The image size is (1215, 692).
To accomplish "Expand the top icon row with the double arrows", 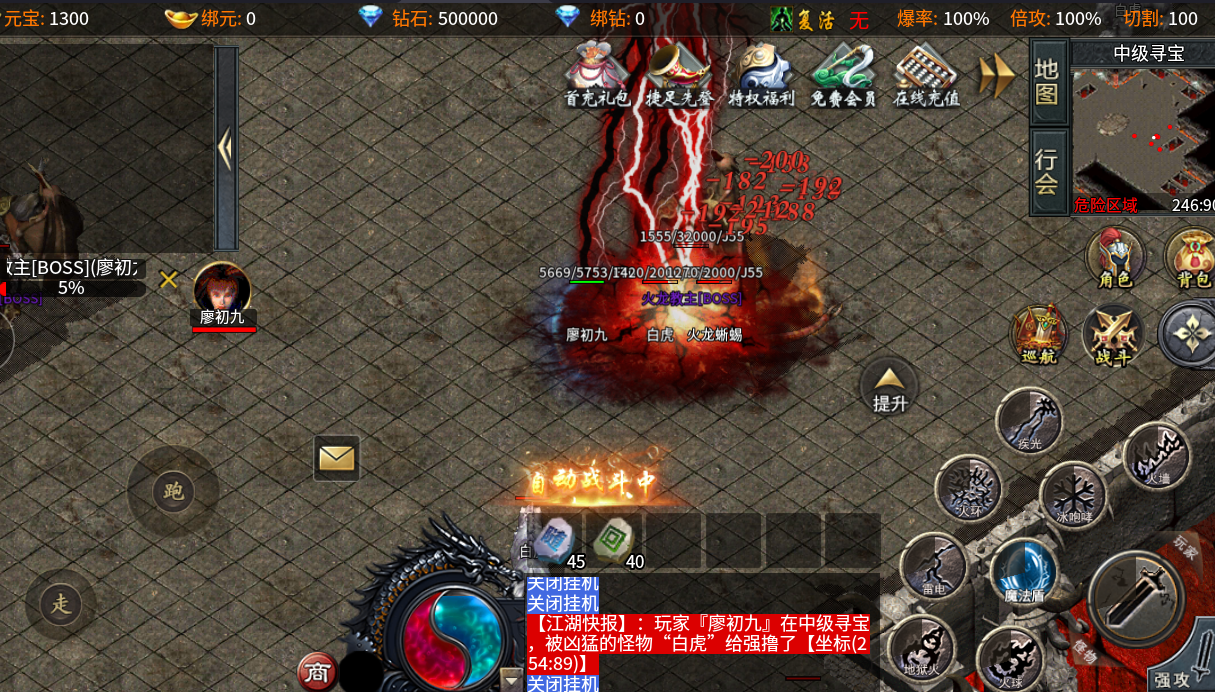I will point(996,75).
